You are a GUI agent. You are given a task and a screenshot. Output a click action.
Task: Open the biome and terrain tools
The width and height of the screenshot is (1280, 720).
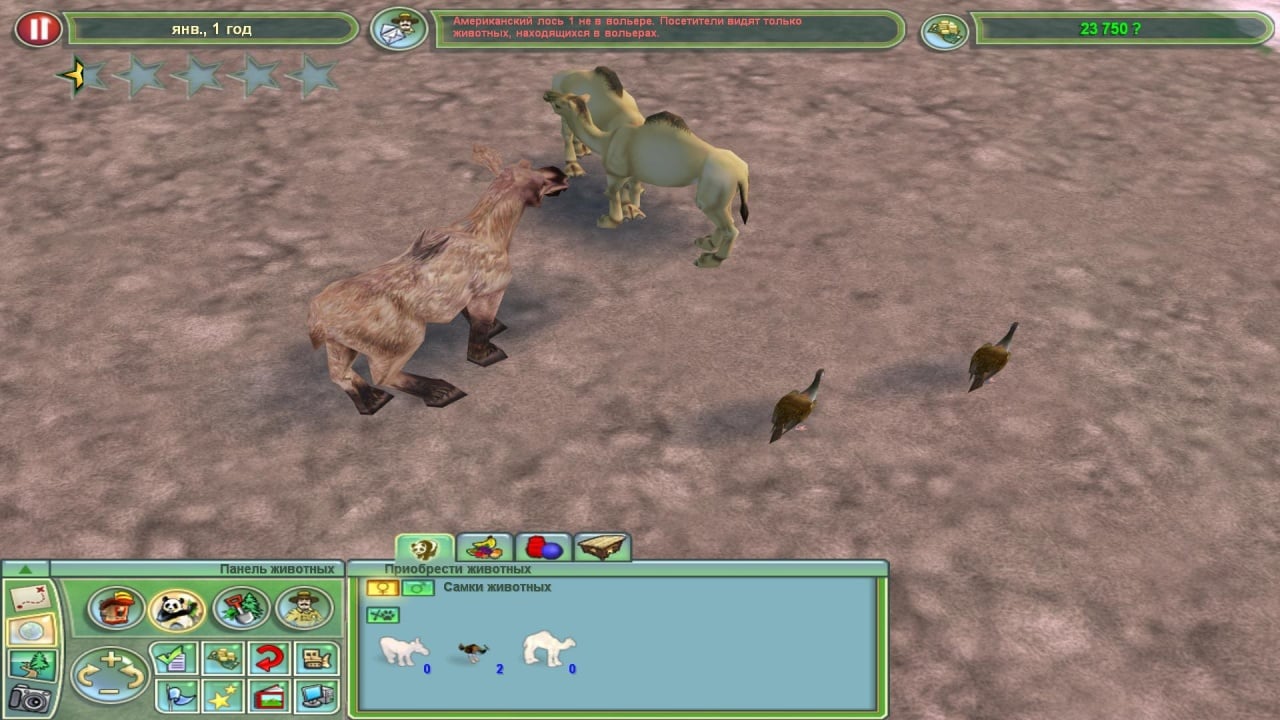240,608
